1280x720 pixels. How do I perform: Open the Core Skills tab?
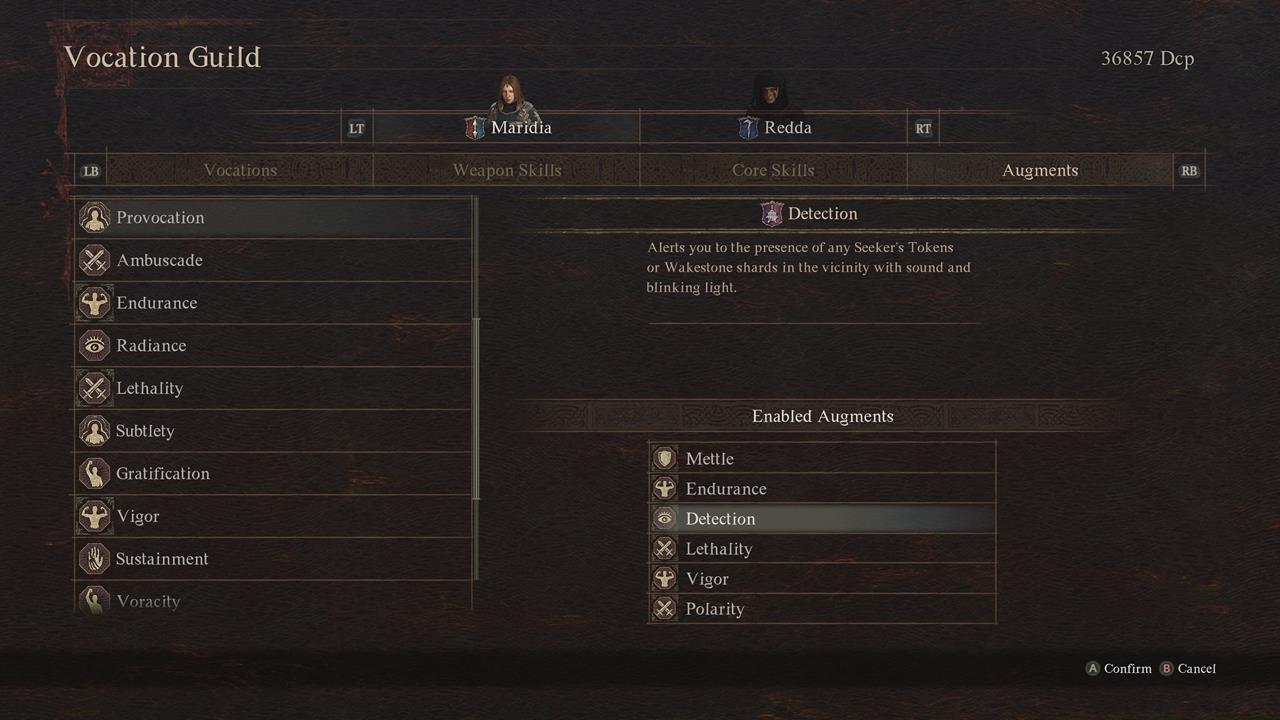tap(773, 170)
